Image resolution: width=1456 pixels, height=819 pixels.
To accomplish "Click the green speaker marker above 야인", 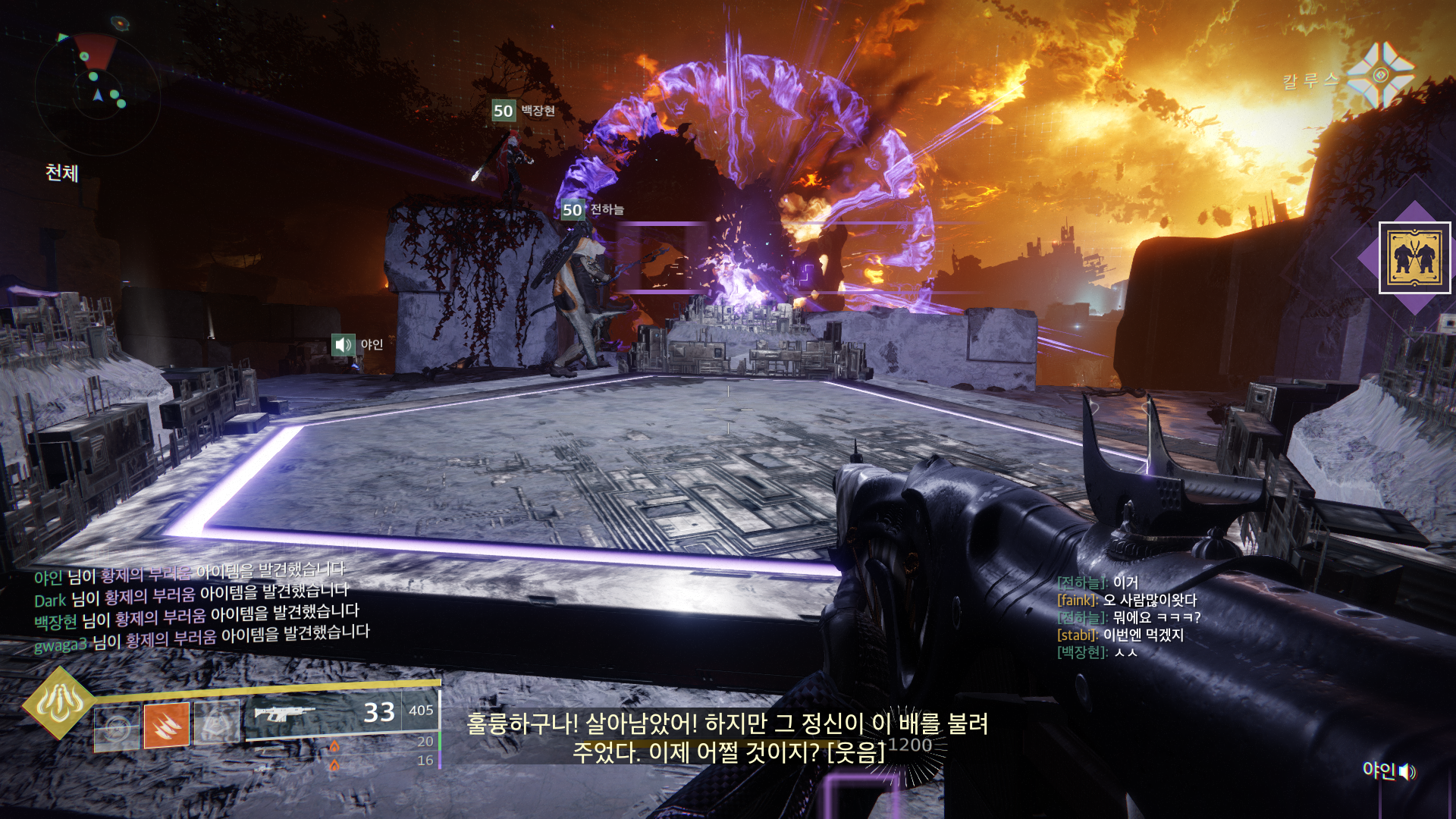I will 344,345.
